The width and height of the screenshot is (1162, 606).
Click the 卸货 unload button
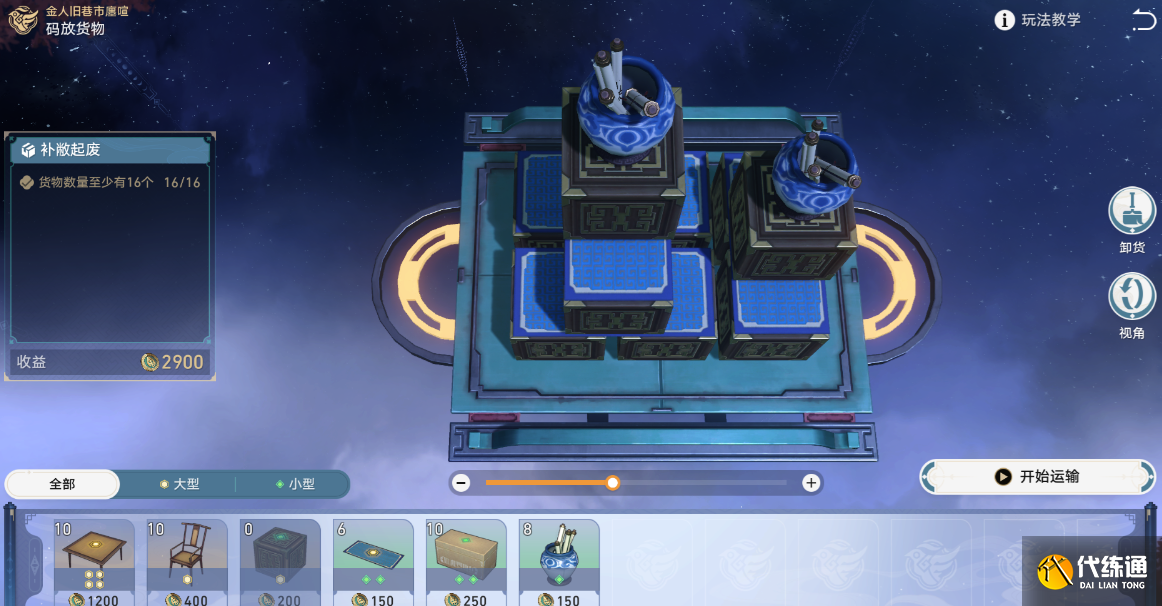click(1131, 213)
